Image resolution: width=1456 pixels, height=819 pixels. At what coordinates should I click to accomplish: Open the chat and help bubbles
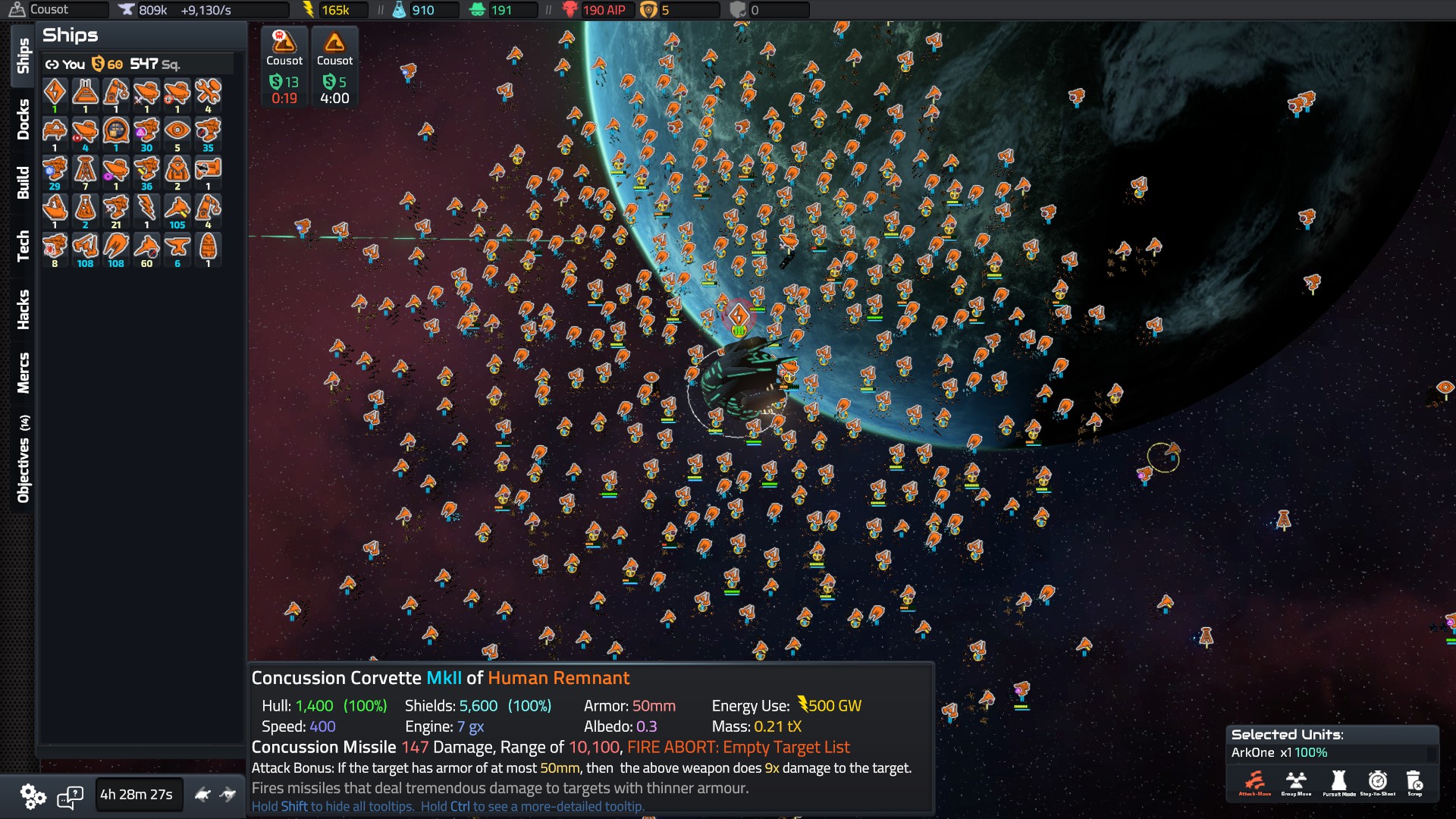tap(71, 795)
